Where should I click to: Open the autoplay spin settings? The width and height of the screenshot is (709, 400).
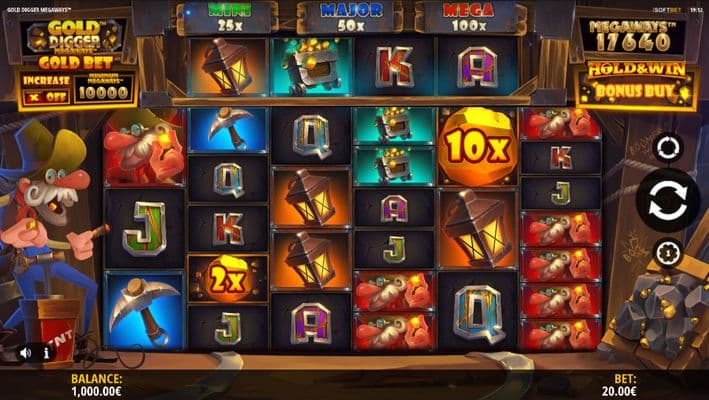pyautogui.click(x=667, y=148)
